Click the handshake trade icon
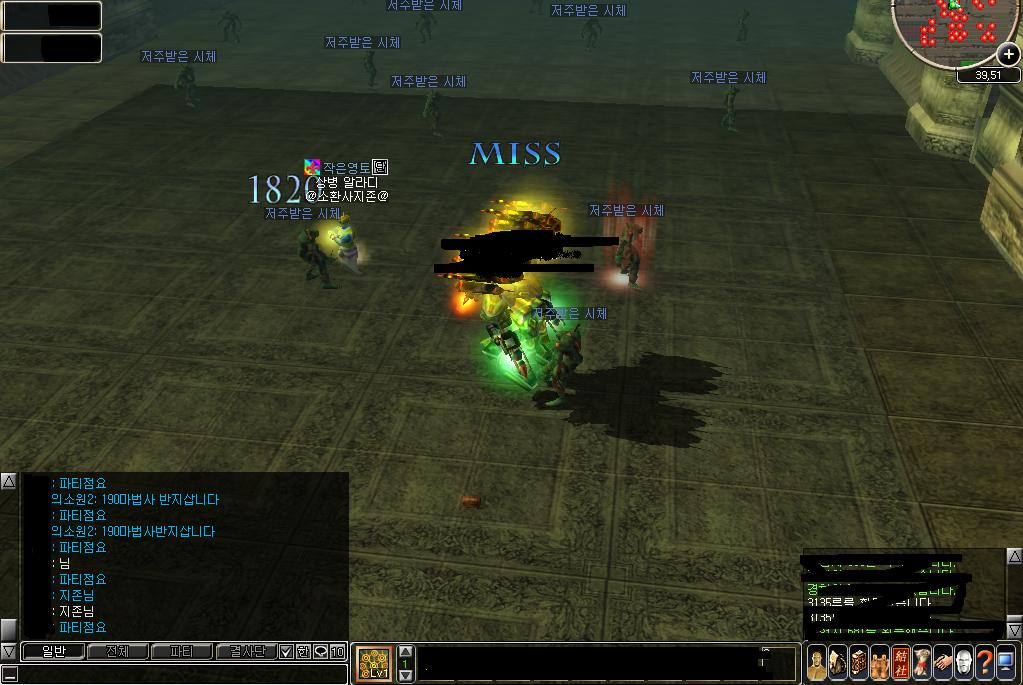The image size is (1023, 685). click(x=942, y=662)
